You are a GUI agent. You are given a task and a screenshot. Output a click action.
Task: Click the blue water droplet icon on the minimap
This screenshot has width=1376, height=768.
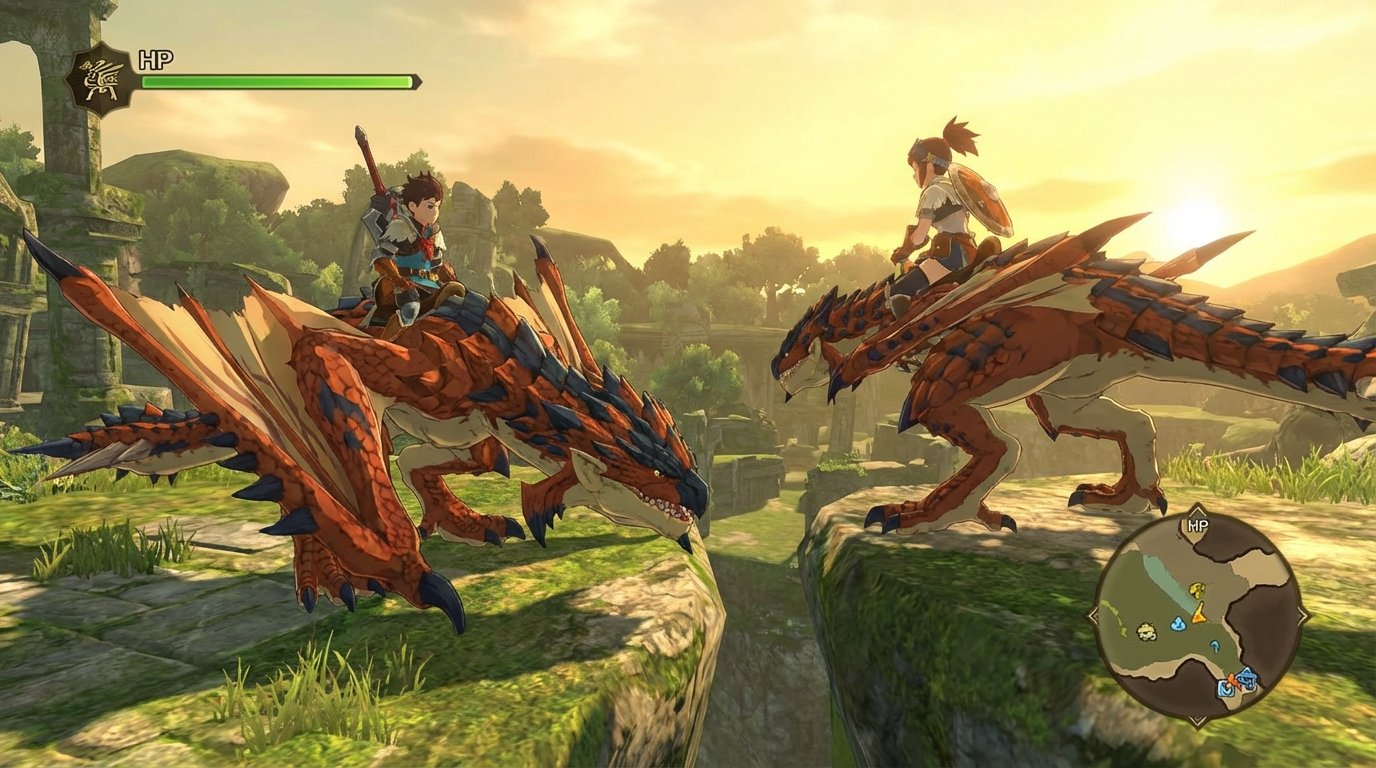(x=1178, y=624)
